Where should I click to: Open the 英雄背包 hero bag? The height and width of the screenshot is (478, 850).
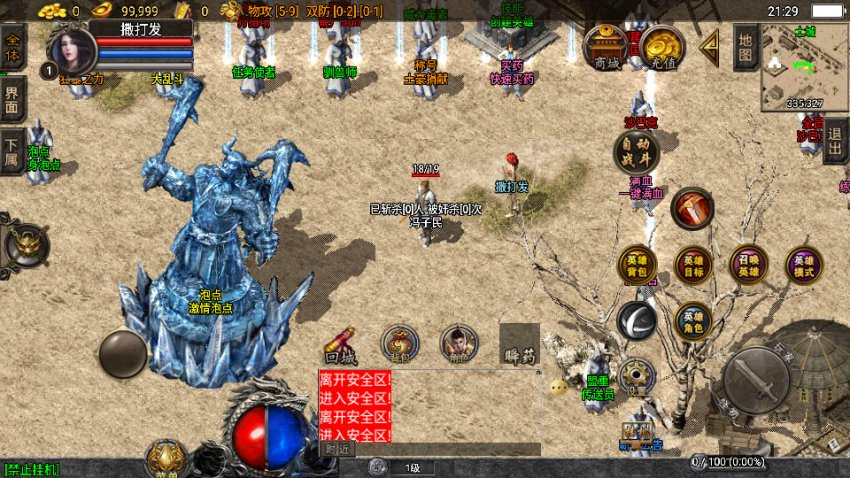point(637,265)
